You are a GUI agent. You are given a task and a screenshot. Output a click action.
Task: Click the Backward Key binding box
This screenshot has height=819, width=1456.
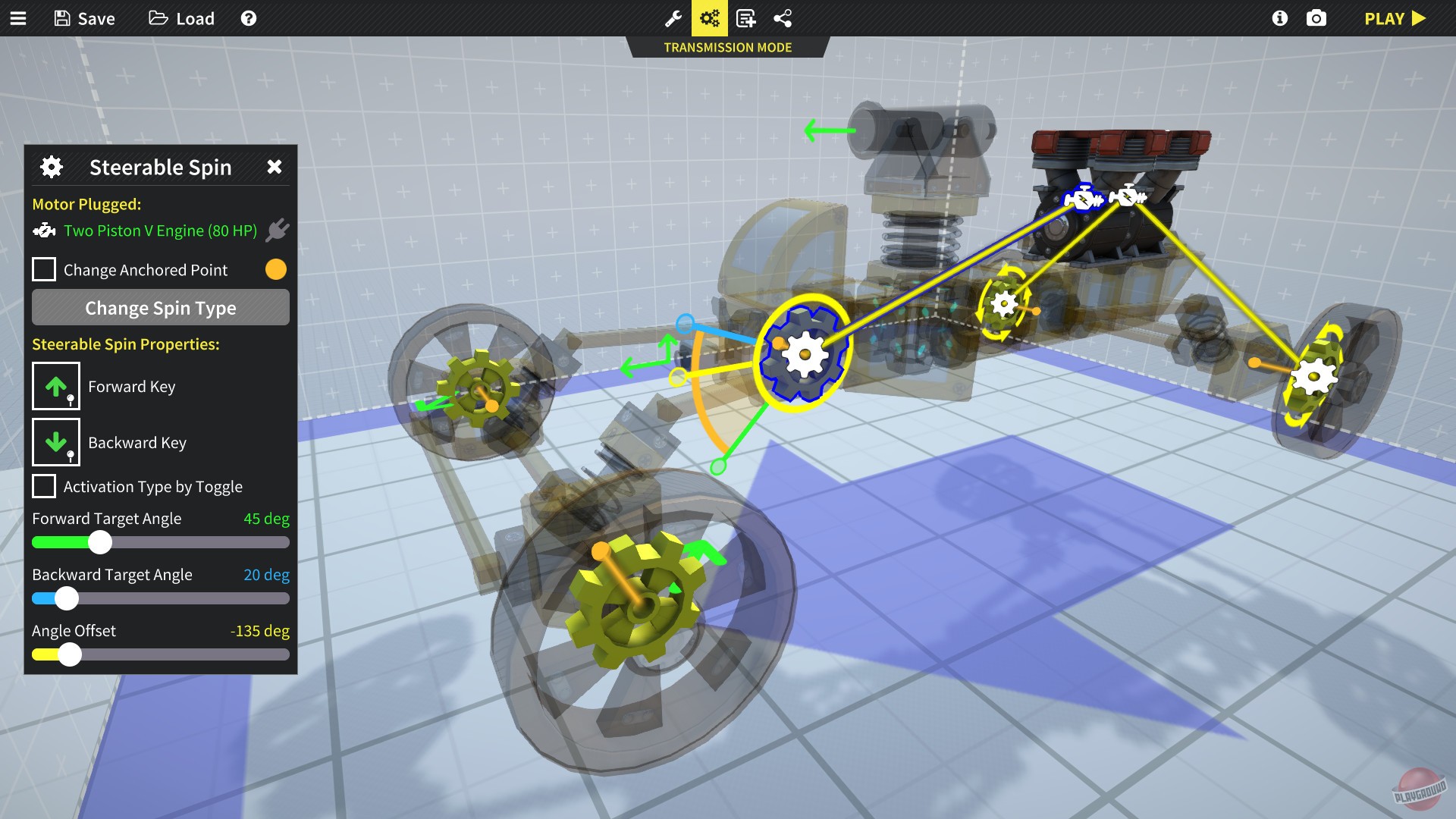point(55,442)
